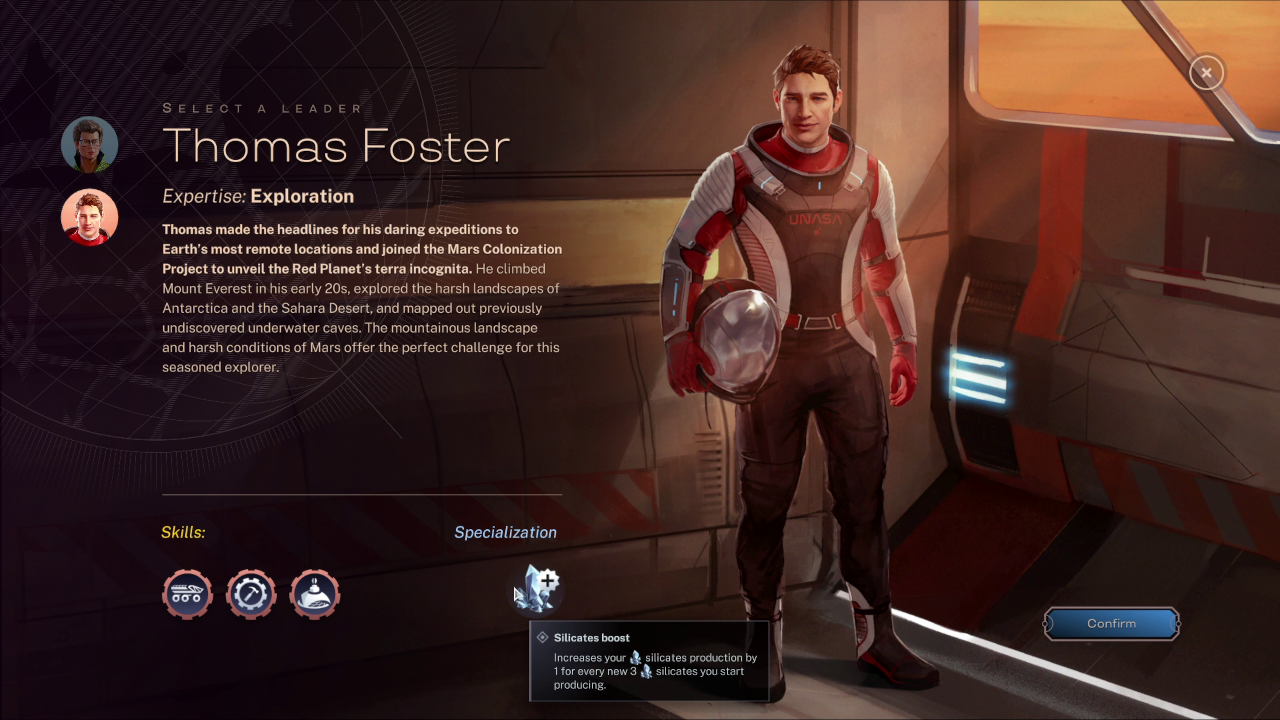
Task: Confirm Thomas Foster as leader
Action: 1111,624
